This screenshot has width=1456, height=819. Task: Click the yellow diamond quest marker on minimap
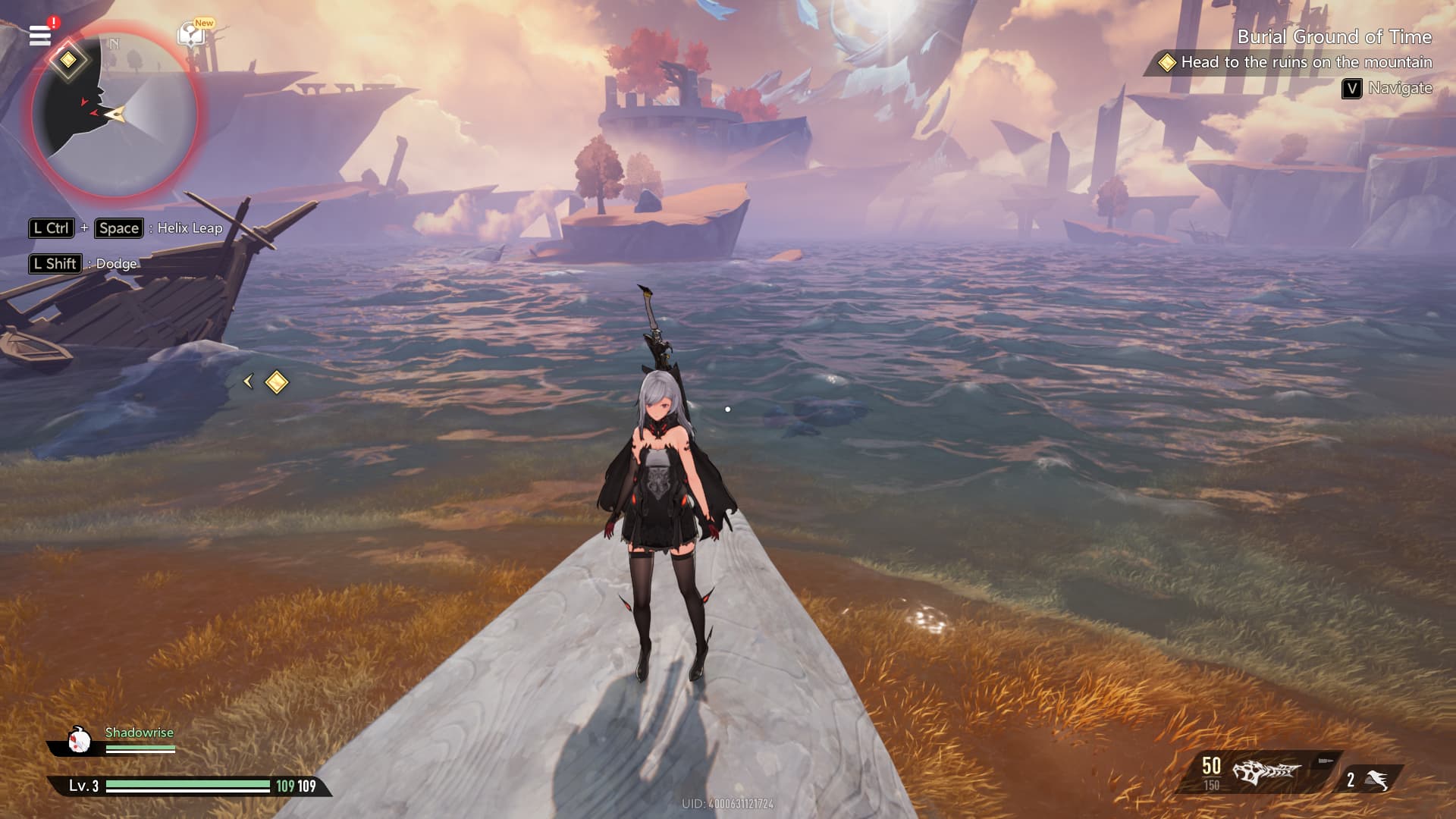pyautogui.click(x=68, y=60)
